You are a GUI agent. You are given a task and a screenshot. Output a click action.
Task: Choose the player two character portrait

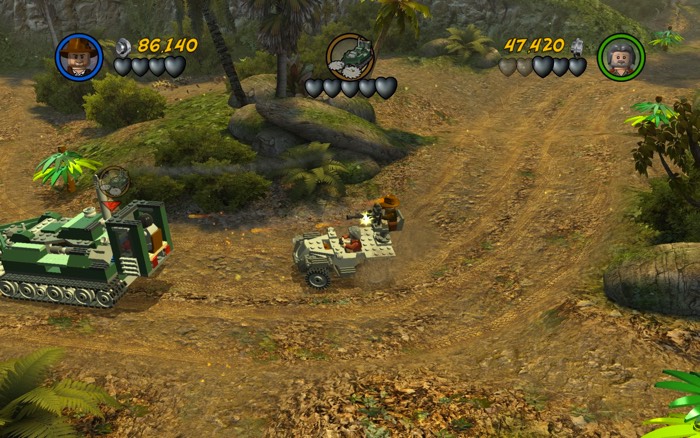click(x=621, y=57)
